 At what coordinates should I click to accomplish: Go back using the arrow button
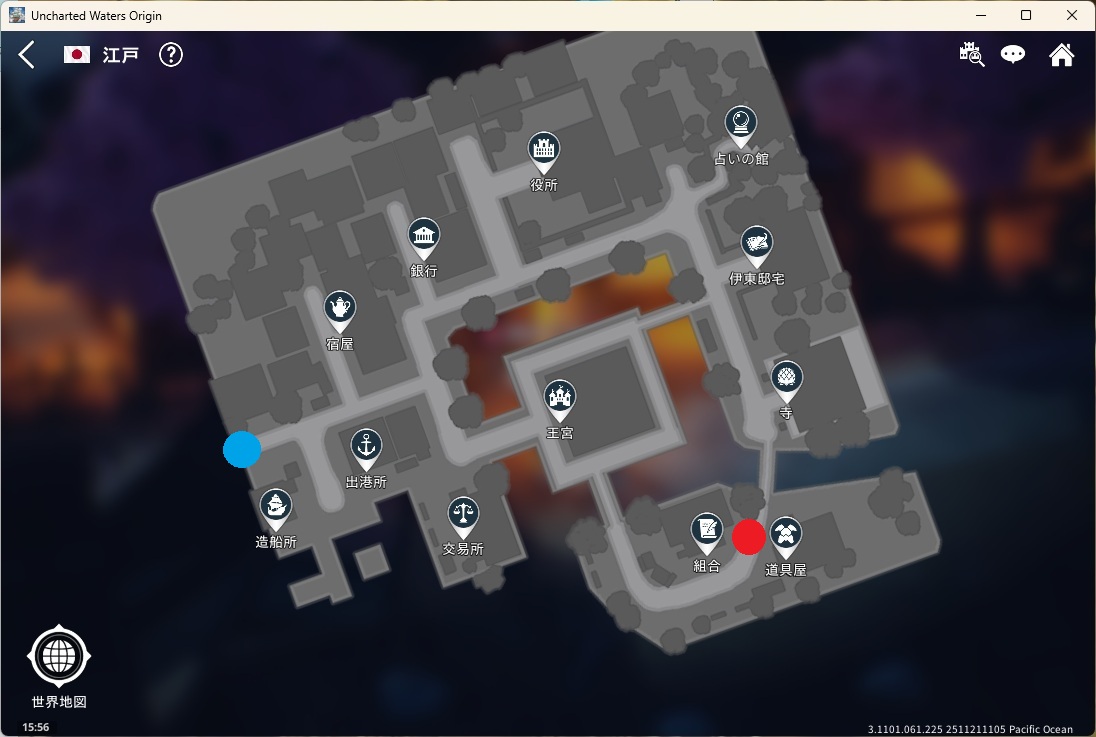[27, 55]
